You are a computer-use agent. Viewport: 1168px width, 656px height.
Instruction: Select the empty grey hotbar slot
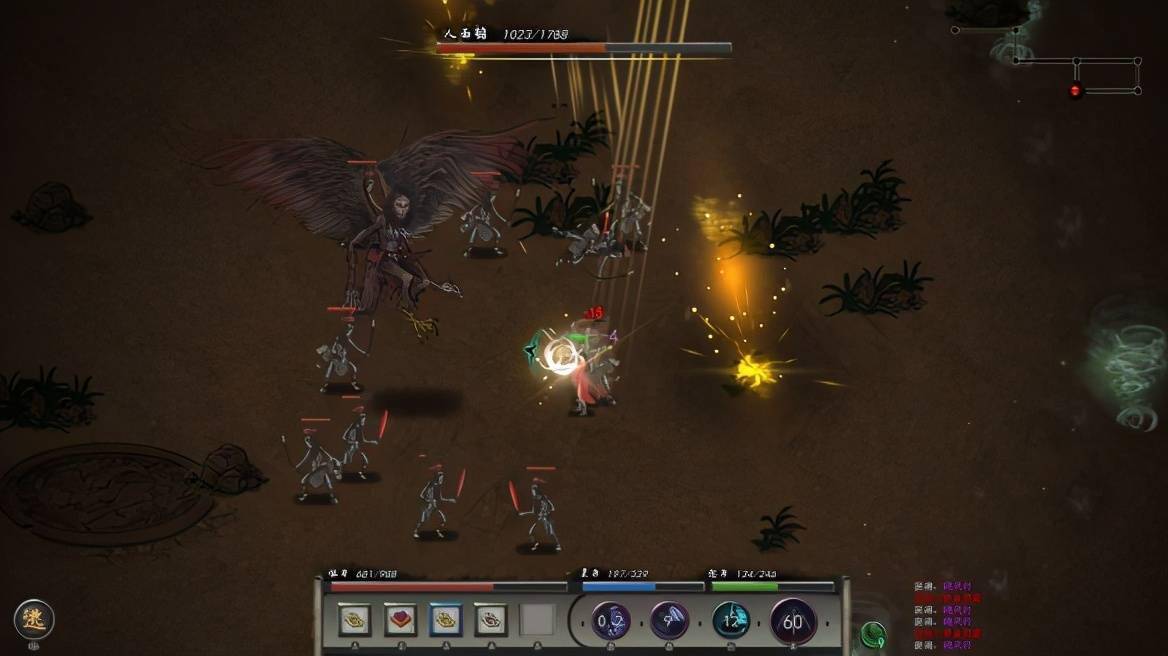click(x=537, y=620)
